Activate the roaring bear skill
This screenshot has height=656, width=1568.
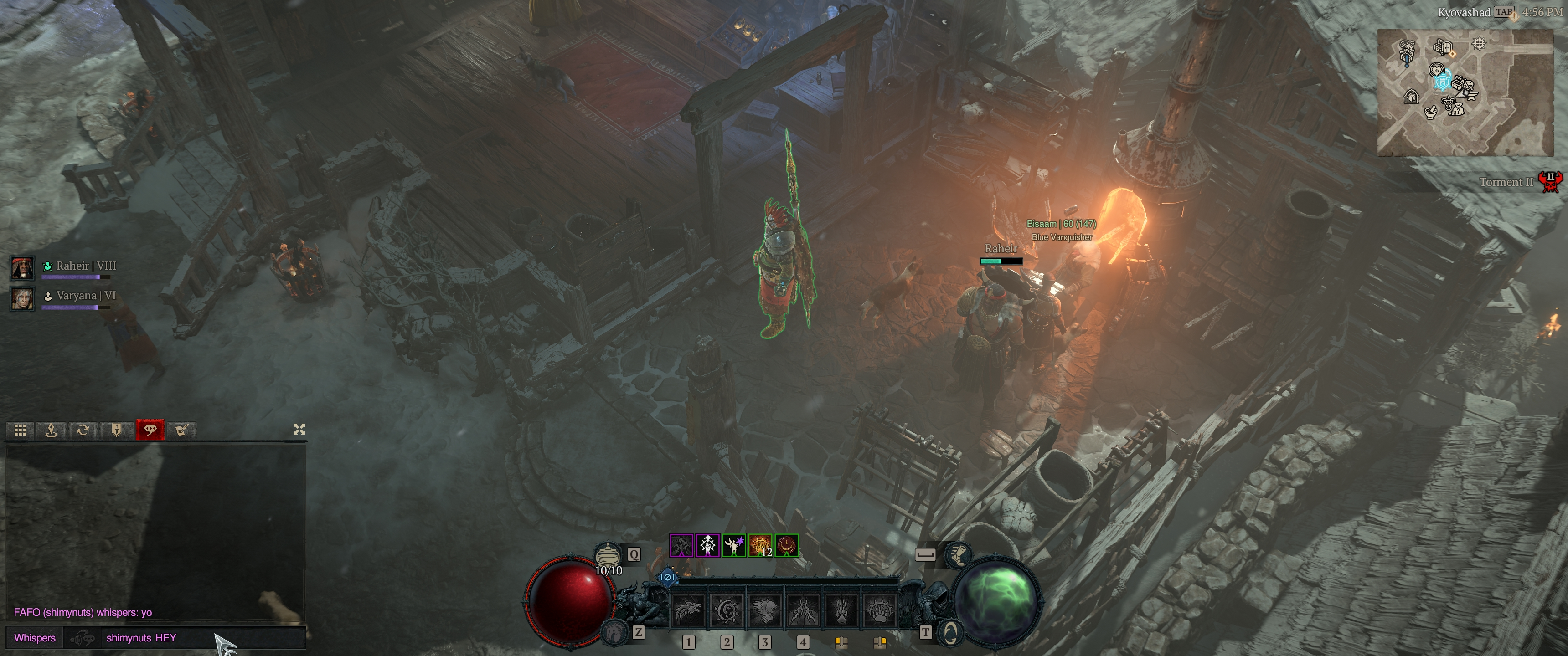764,610
